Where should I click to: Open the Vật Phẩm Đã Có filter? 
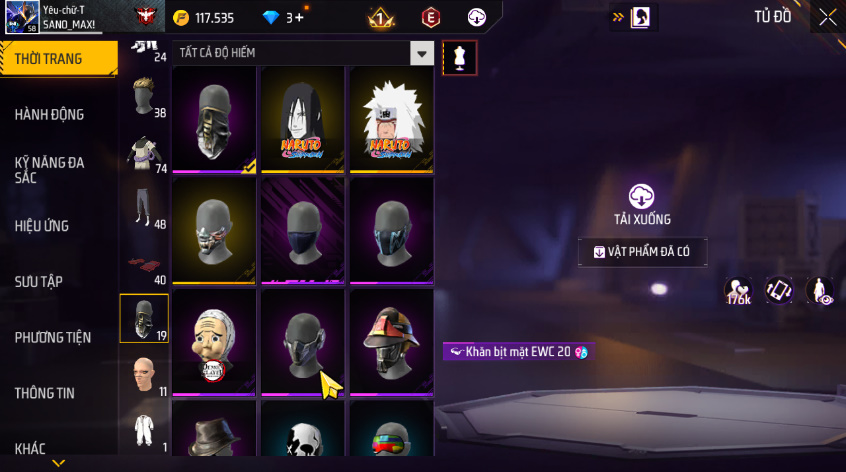[x=643, y=252]
